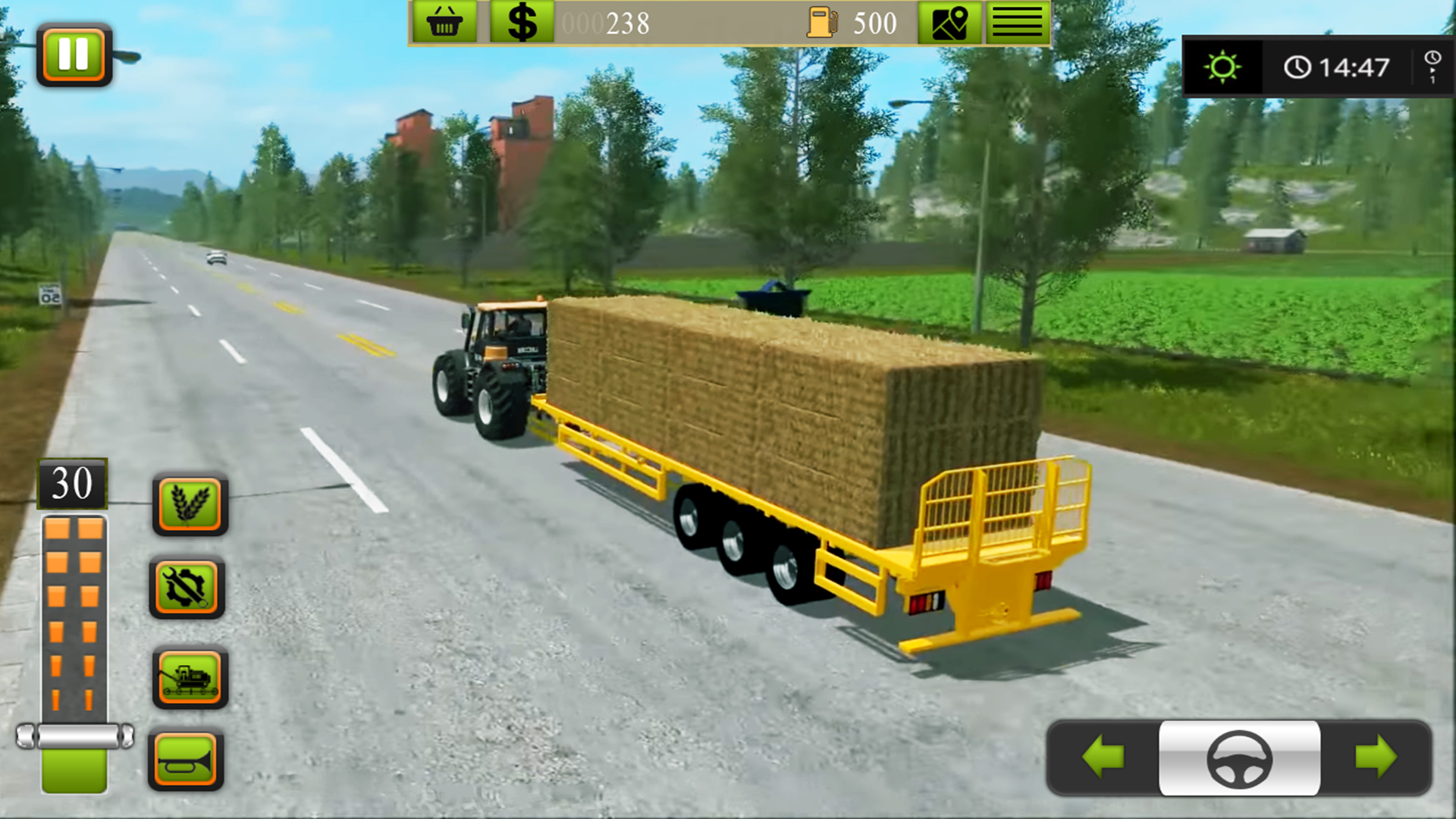Check the fuel gauge icon
This screenshot has height=819, width=1456.
[823, 21]
